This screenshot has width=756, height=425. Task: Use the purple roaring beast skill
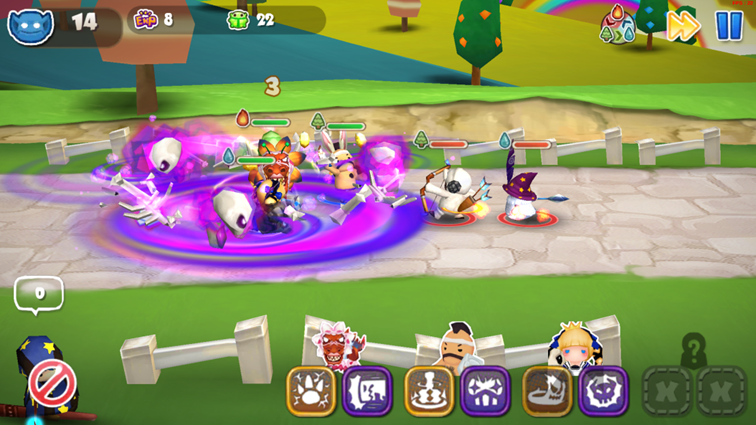coord(367,391)
